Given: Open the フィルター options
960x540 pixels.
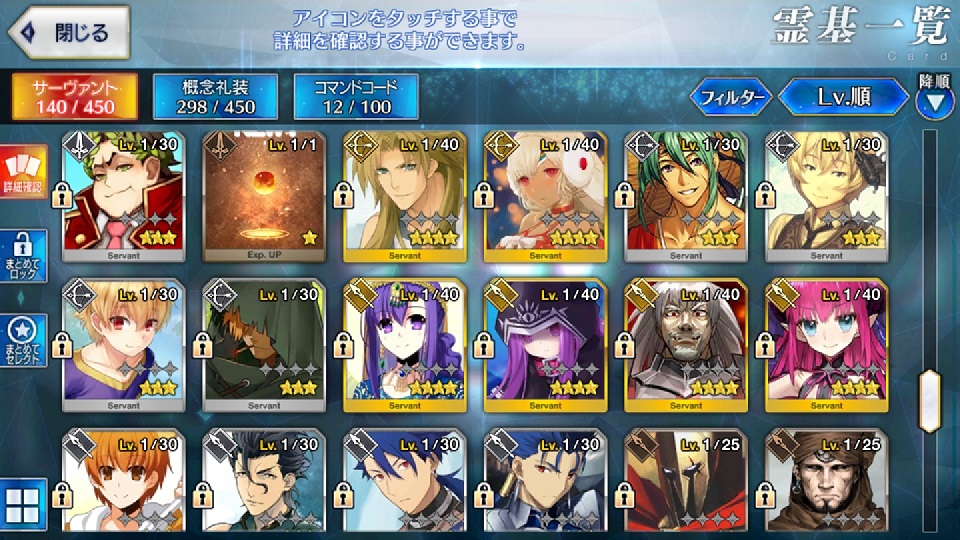Looking at the screenshot, I should (x=731, y=97).
